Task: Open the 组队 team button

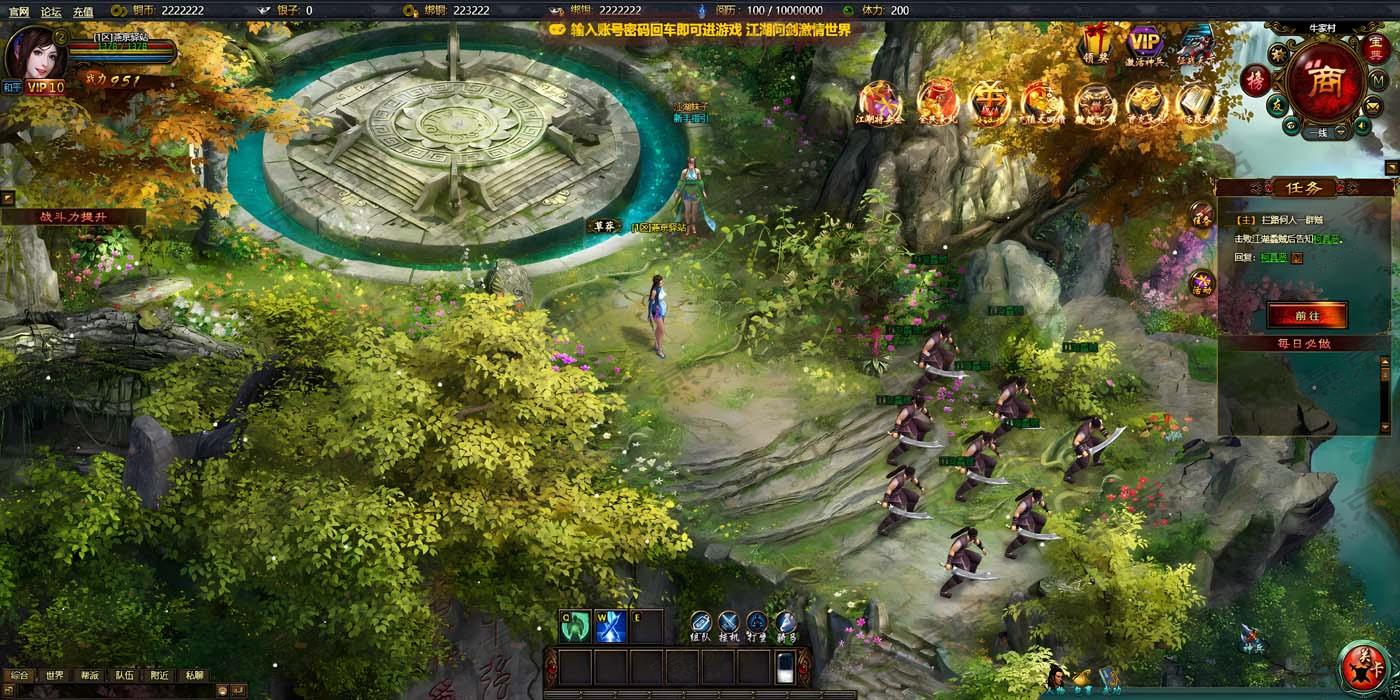Action: pos(701,625)
